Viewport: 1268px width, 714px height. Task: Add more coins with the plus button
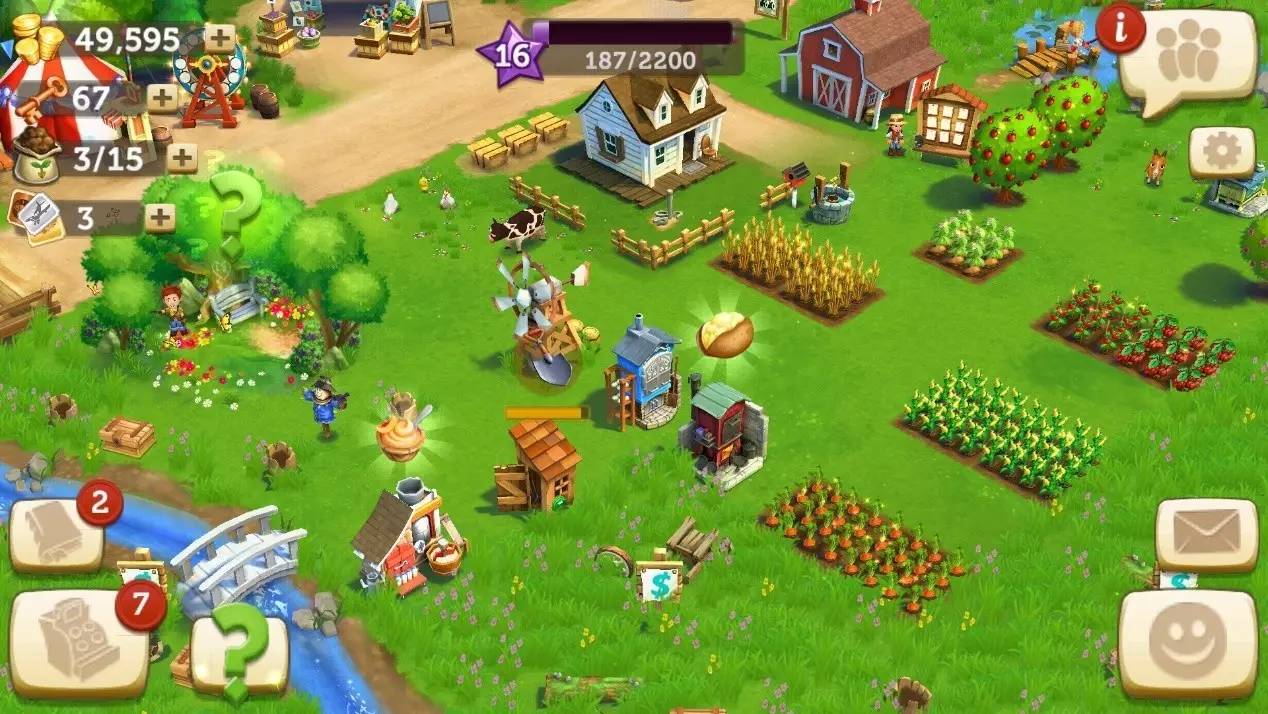220,39
